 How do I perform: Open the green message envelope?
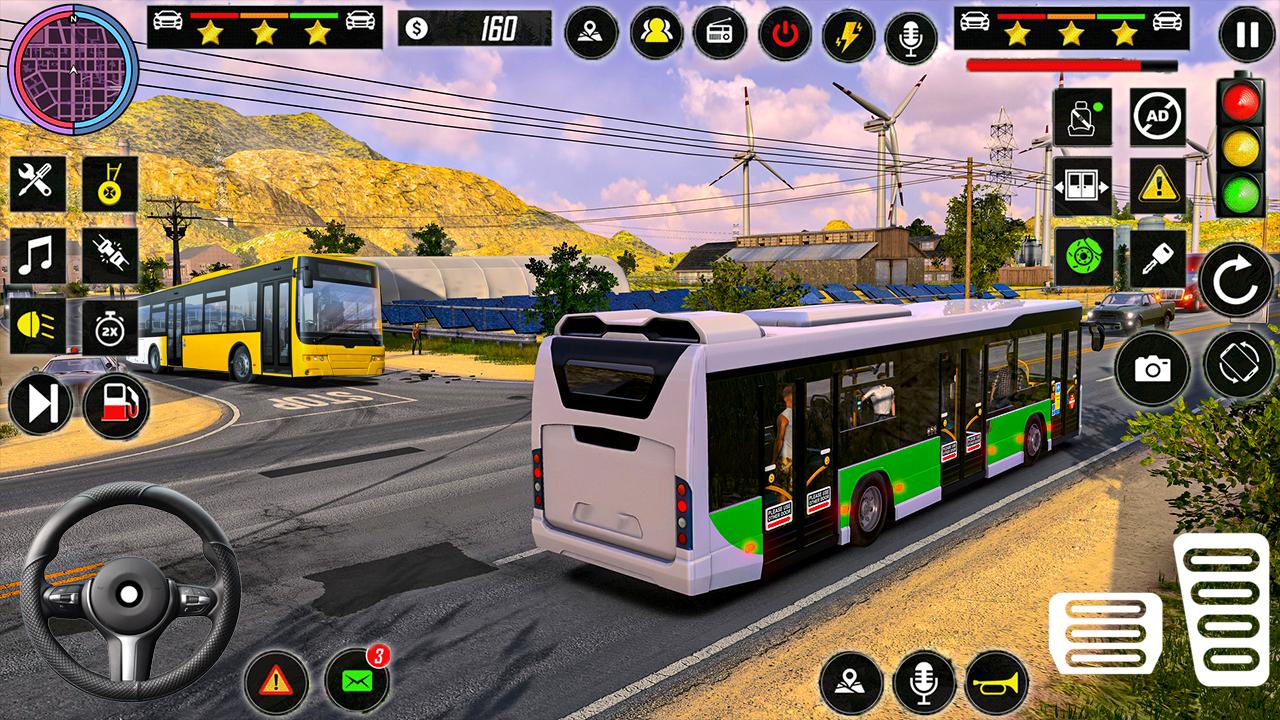(357, 681)
